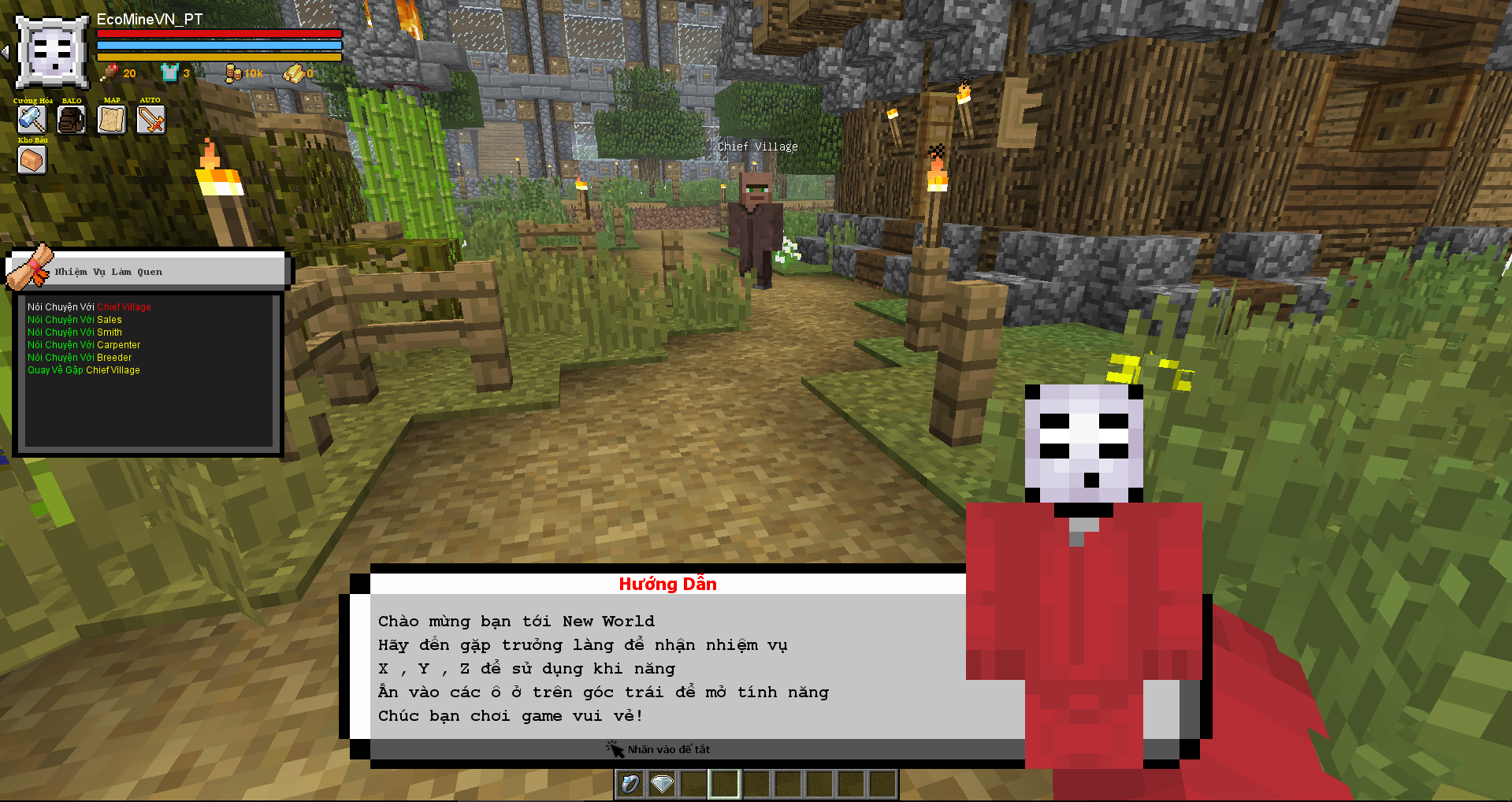Screen dimensions: 1512x802
Task: Open the Kho Báu treasure chest
Action: 32,160
